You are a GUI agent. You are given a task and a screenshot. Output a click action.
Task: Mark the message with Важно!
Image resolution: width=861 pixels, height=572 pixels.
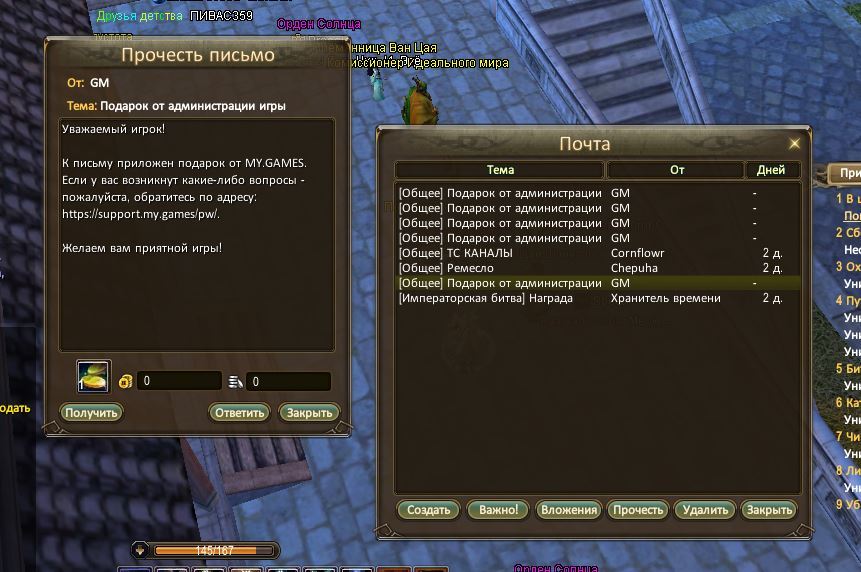[x=497, y=509]
